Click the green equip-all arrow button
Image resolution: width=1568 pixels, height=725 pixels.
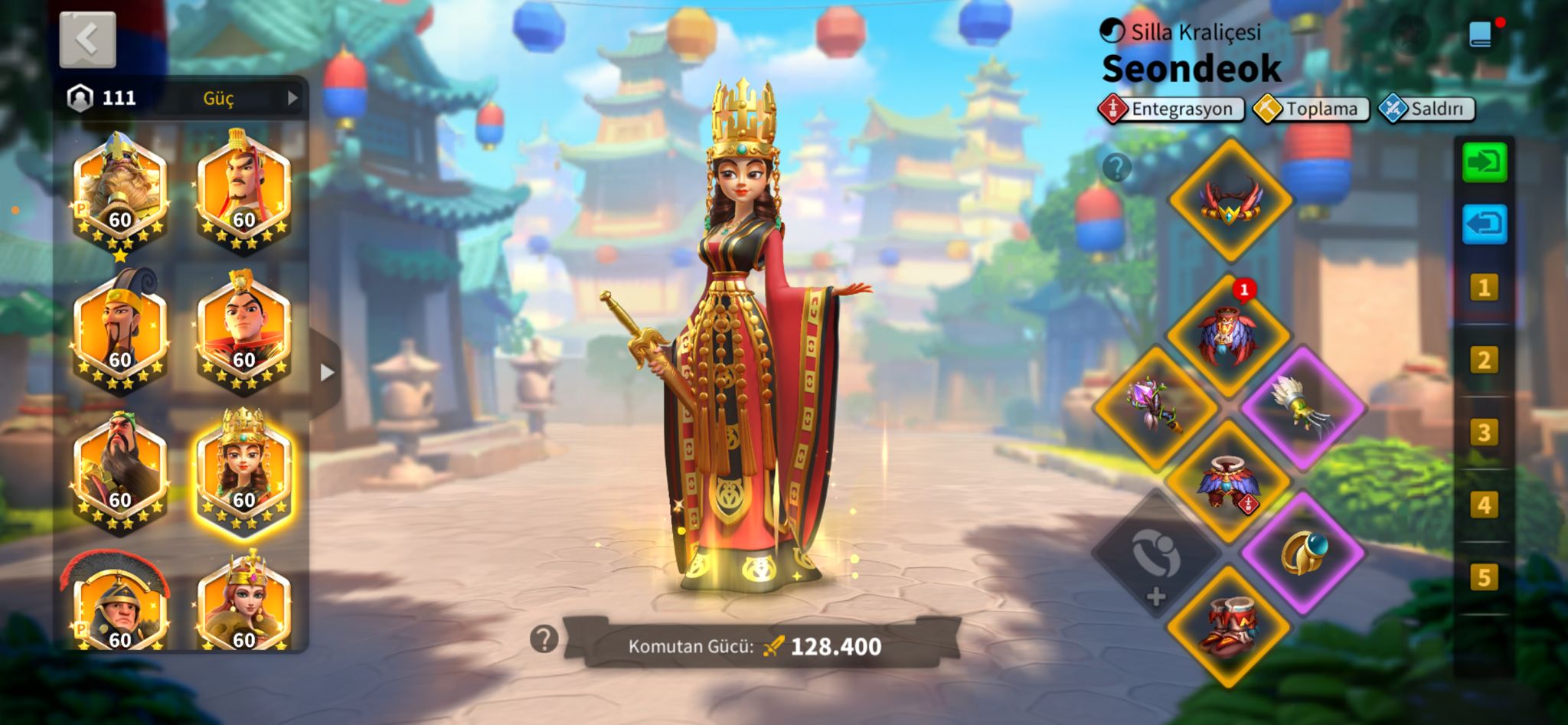click(1485, 163)
